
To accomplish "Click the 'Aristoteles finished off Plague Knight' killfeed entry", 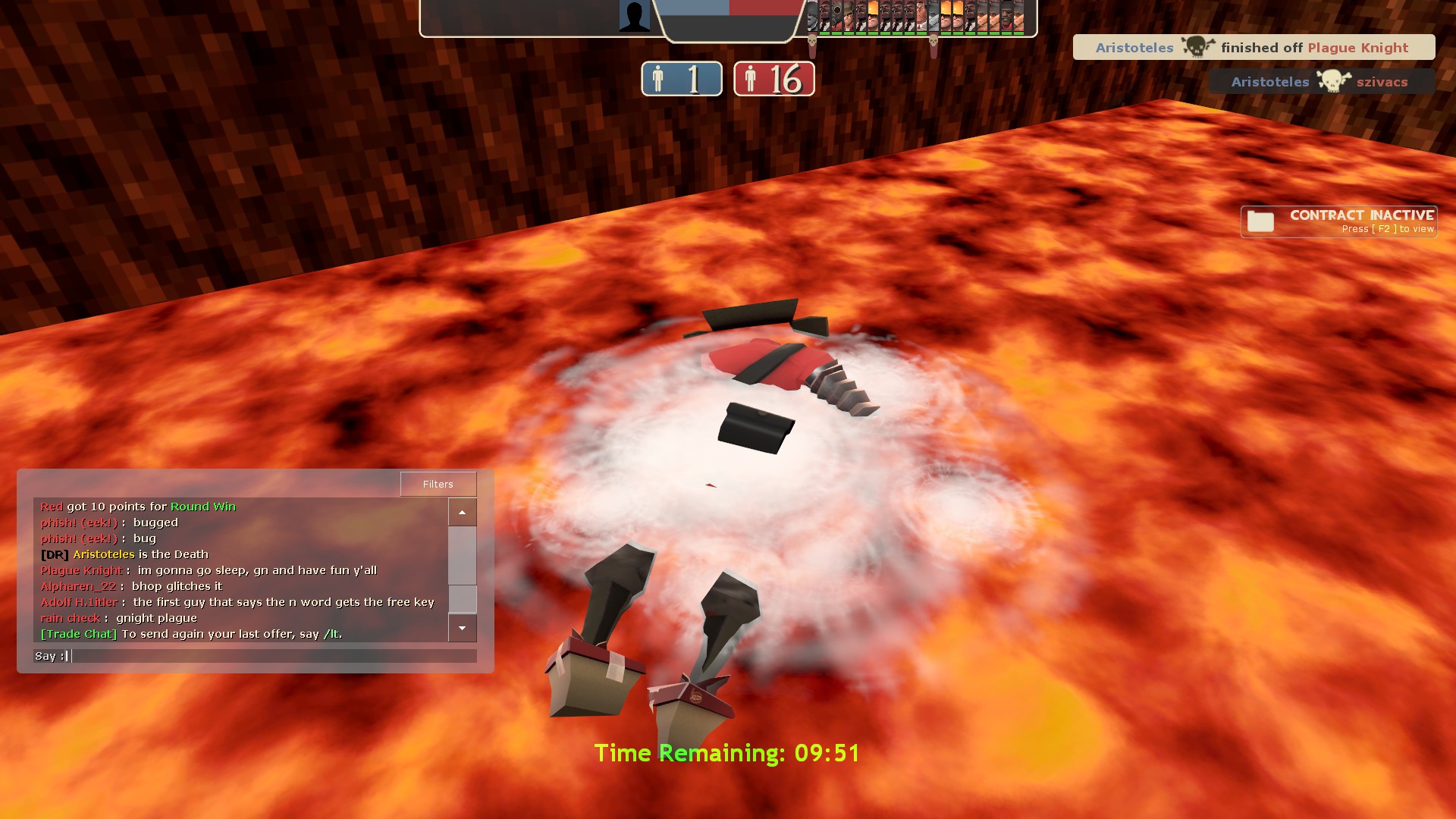I will click(1254, 47).
